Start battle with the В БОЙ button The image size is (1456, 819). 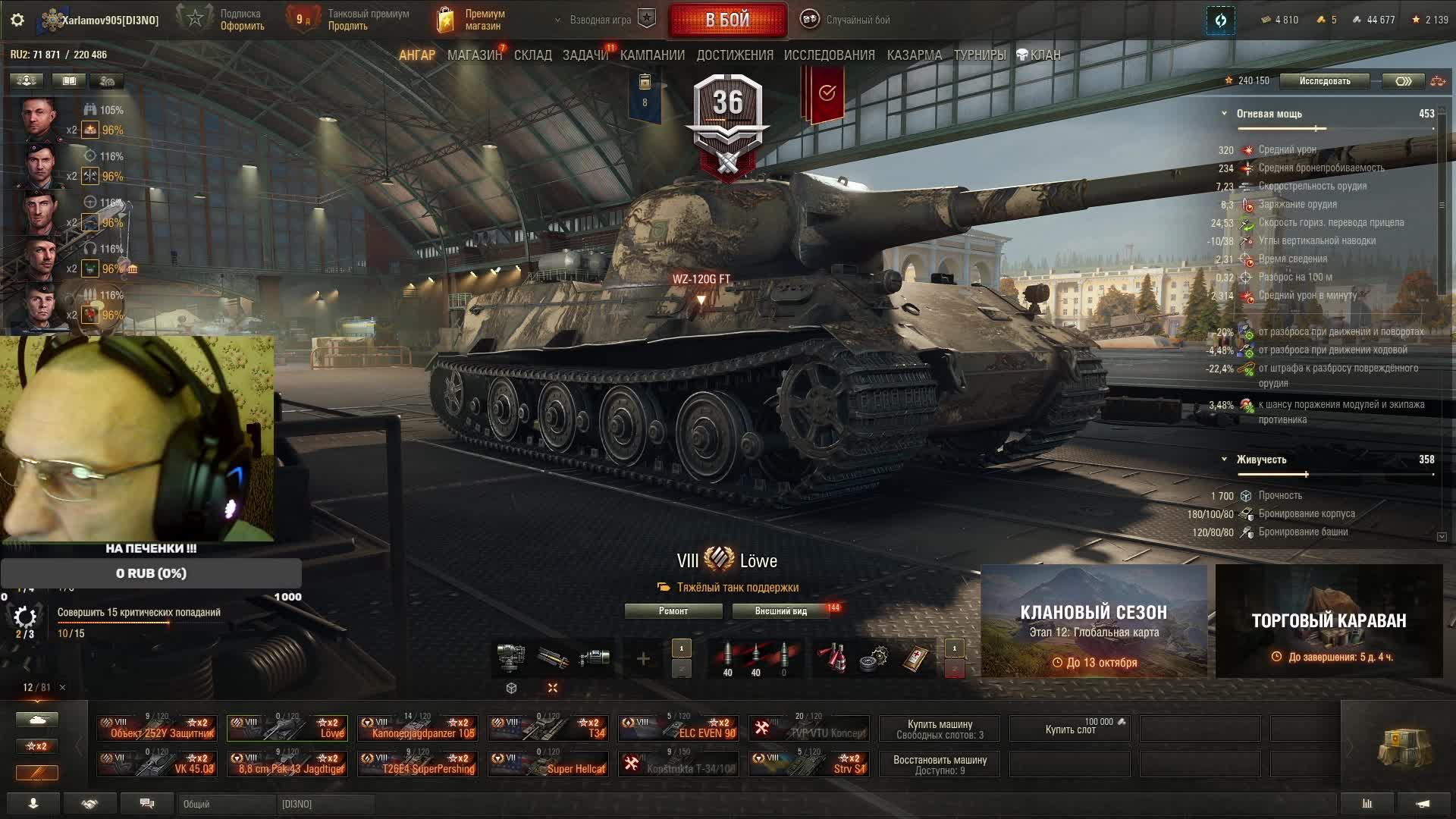727,20
